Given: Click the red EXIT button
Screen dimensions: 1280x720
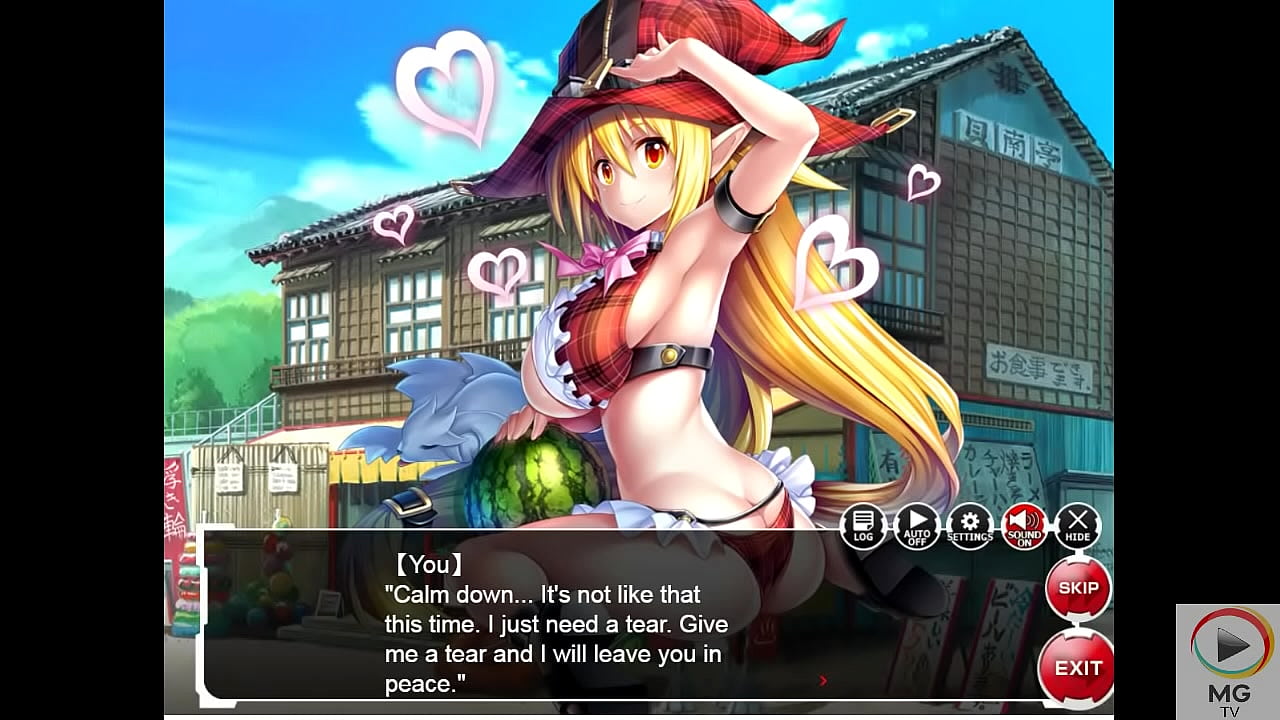Looking at the screenshot, I should click(x=1078, y=667).
